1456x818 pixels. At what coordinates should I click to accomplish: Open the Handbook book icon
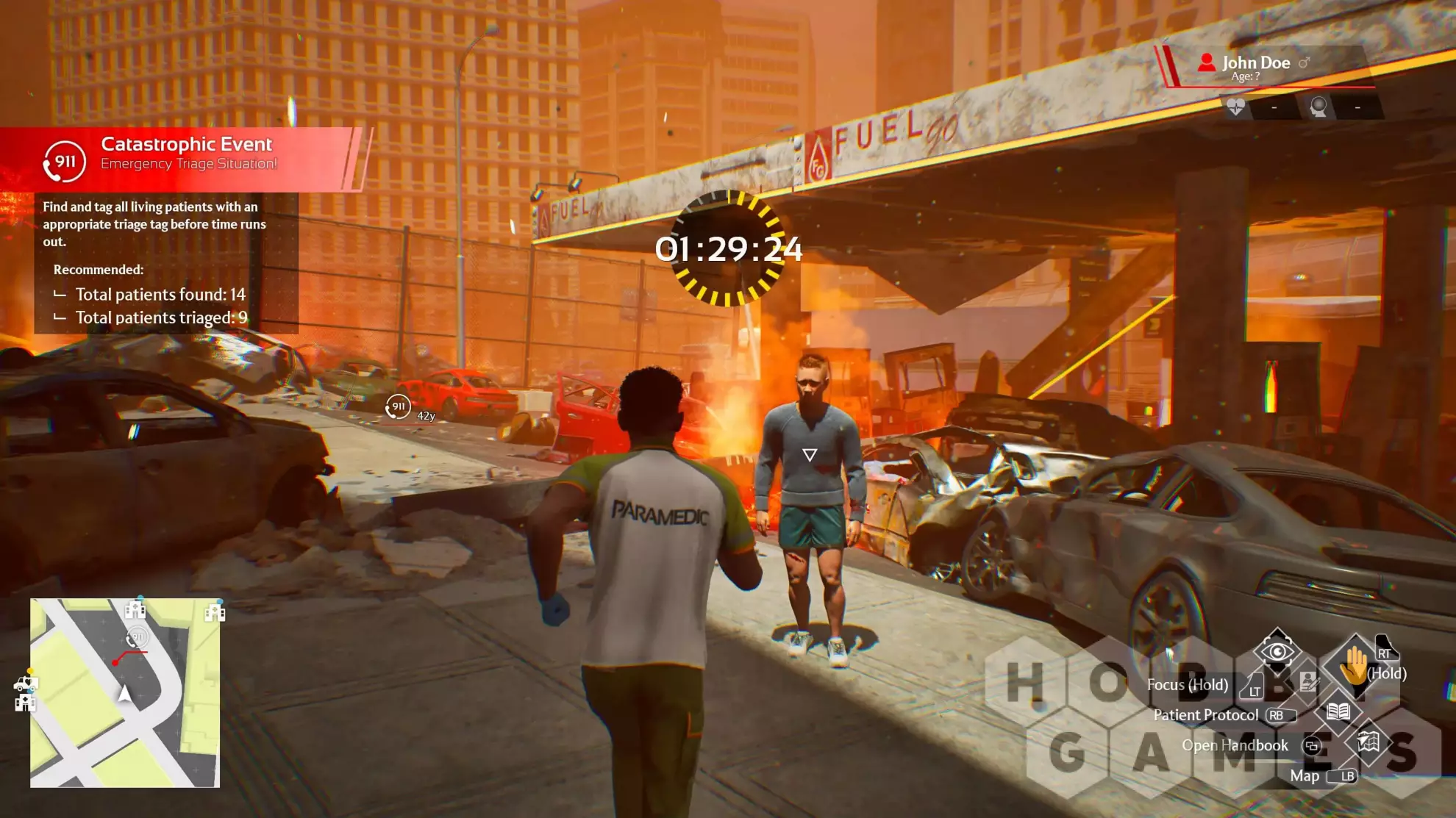(x=1338, y=711)
